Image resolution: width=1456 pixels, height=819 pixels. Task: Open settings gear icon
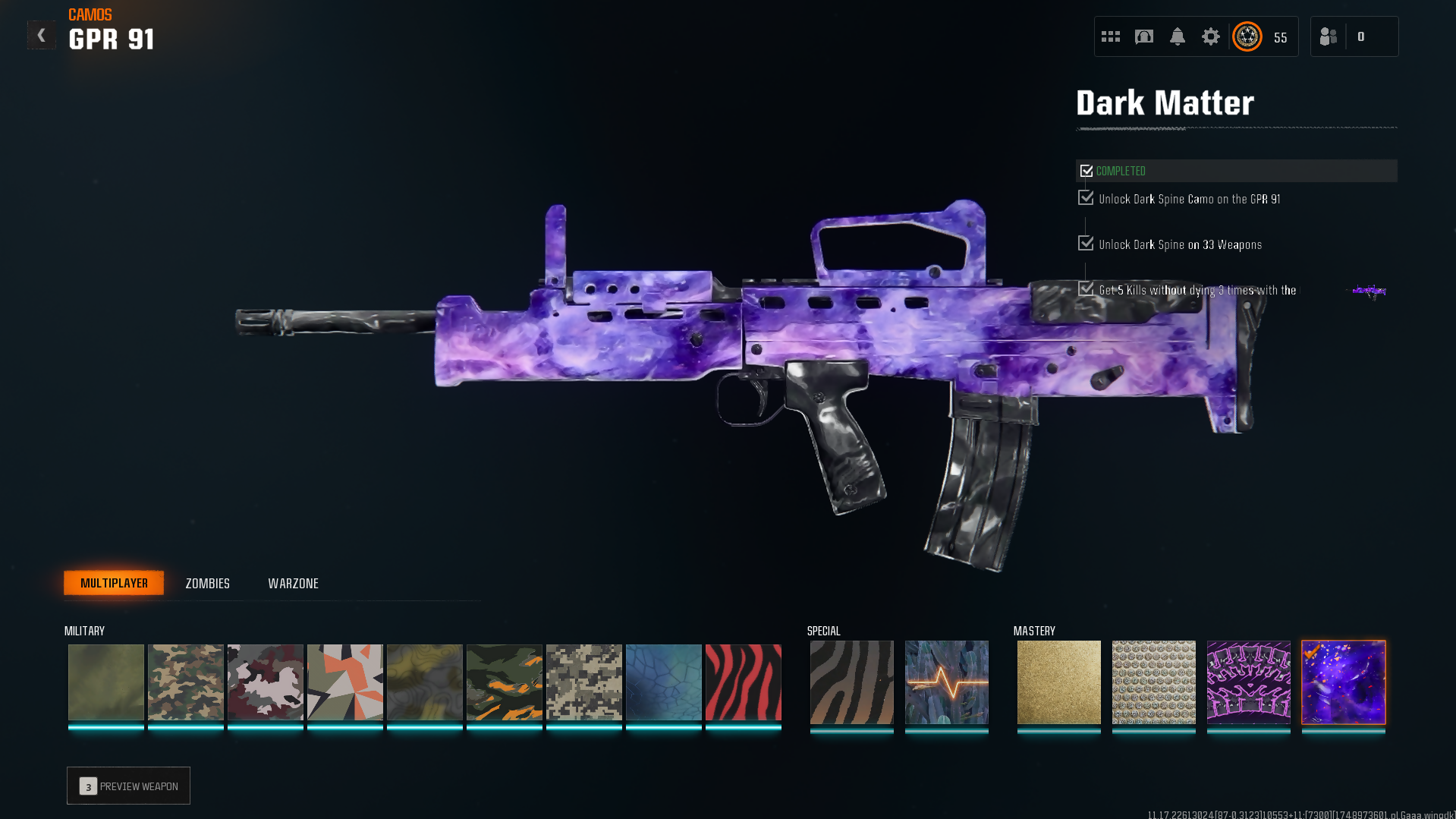pyautogui.click(x=1211, y=36)
